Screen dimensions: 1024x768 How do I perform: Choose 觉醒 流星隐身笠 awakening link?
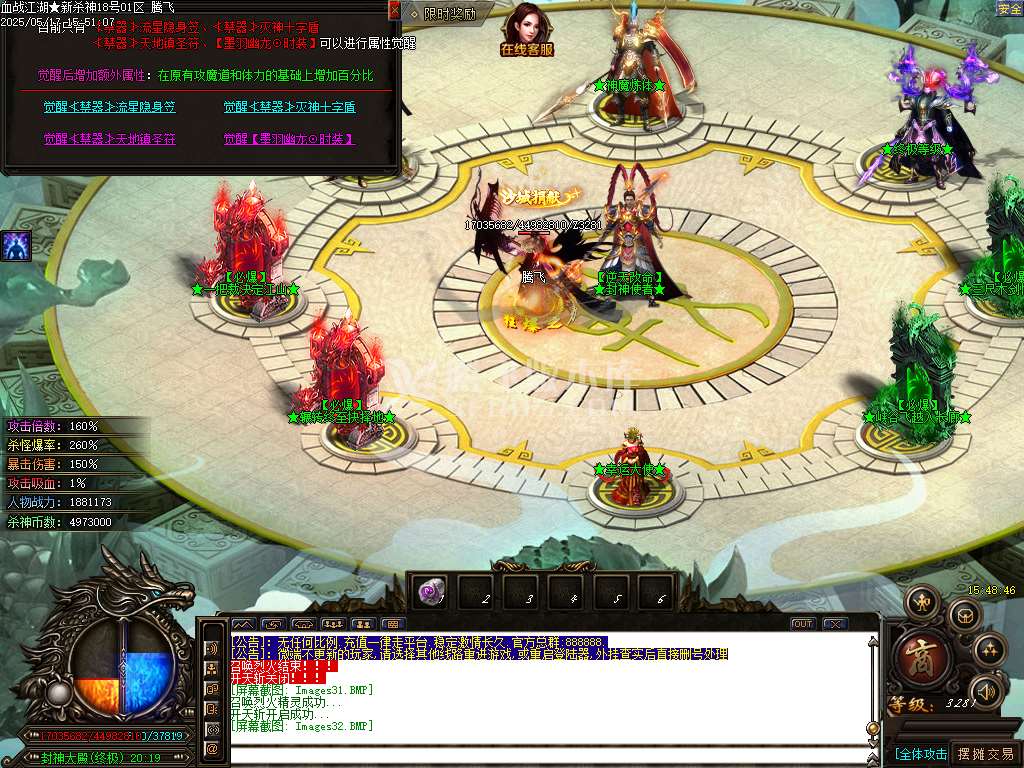pos(109,107)
